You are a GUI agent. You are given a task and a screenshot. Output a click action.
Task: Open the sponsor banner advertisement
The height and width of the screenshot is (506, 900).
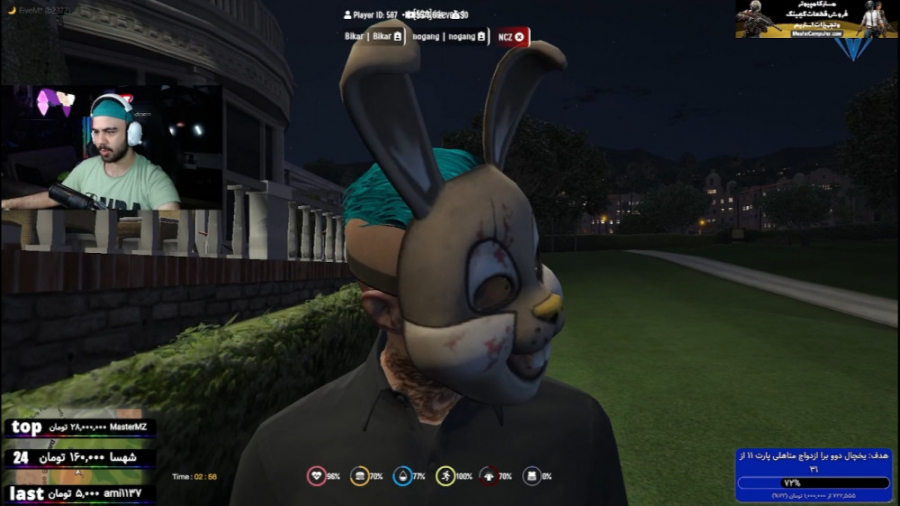(816, 19)
